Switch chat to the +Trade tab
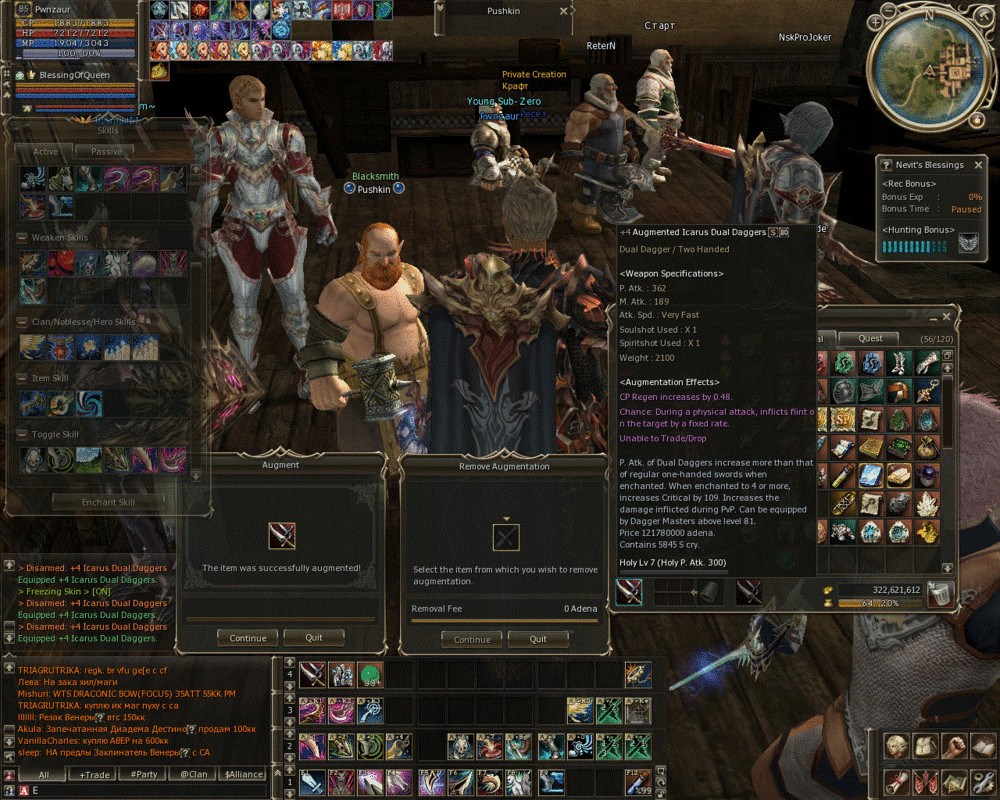This screenshot has width=1000, height=800. click(x=95, y=774)
